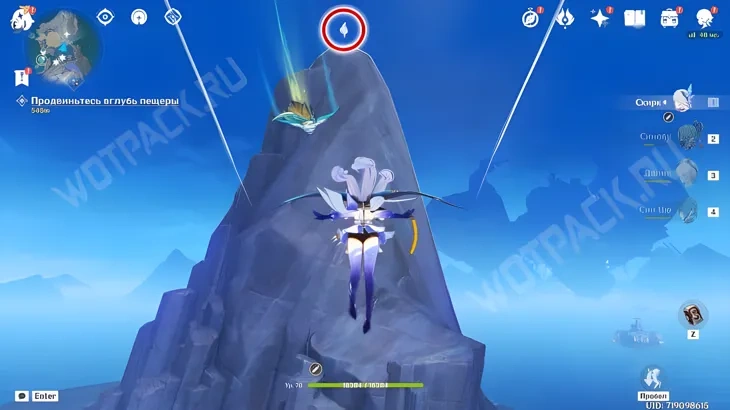This screenshot has height=410, width=730.
Task: Open the chat box with speech bubble
Action: coord(21,396)
